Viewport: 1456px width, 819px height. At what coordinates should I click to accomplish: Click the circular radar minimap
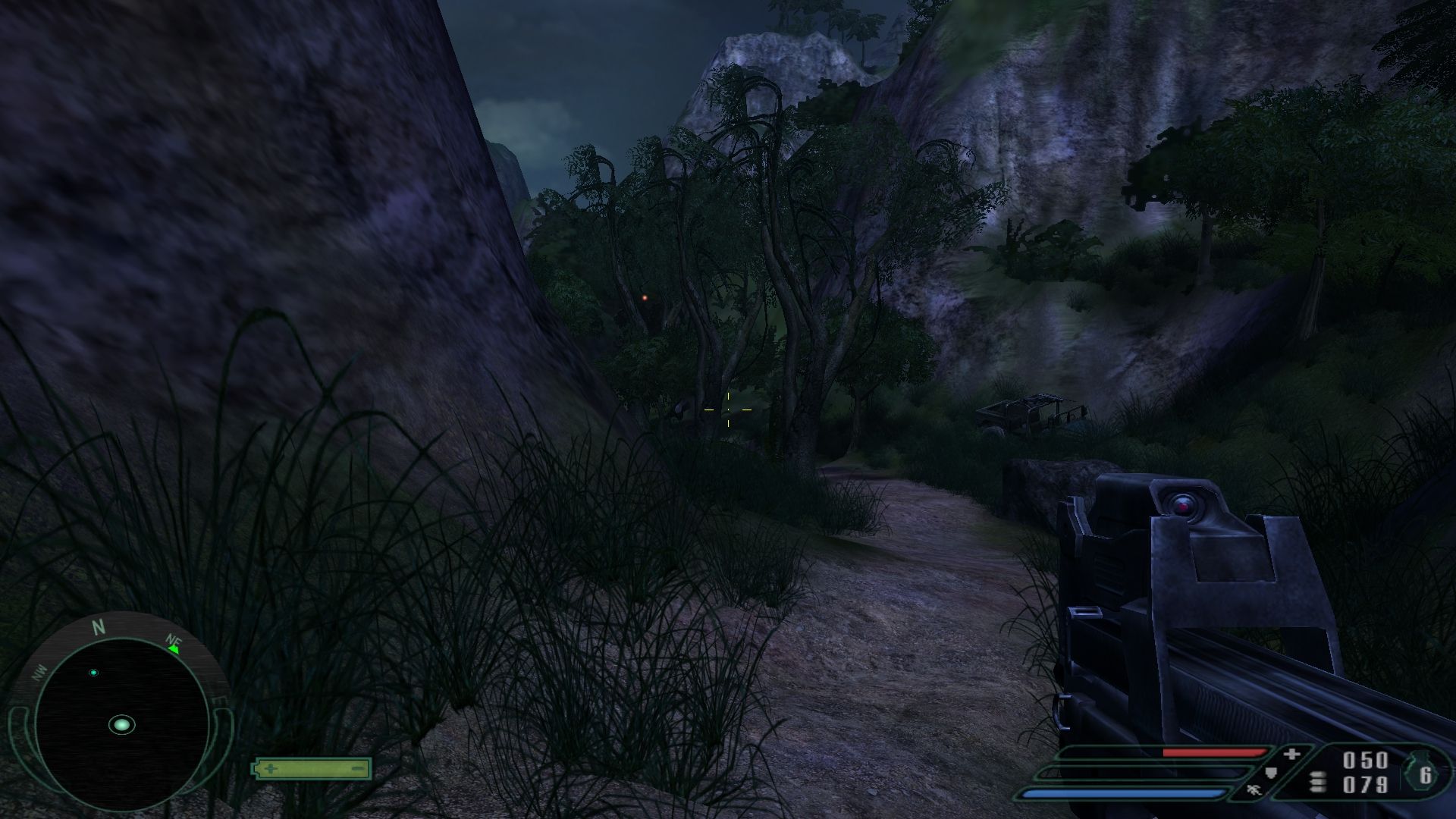point(121,725)
